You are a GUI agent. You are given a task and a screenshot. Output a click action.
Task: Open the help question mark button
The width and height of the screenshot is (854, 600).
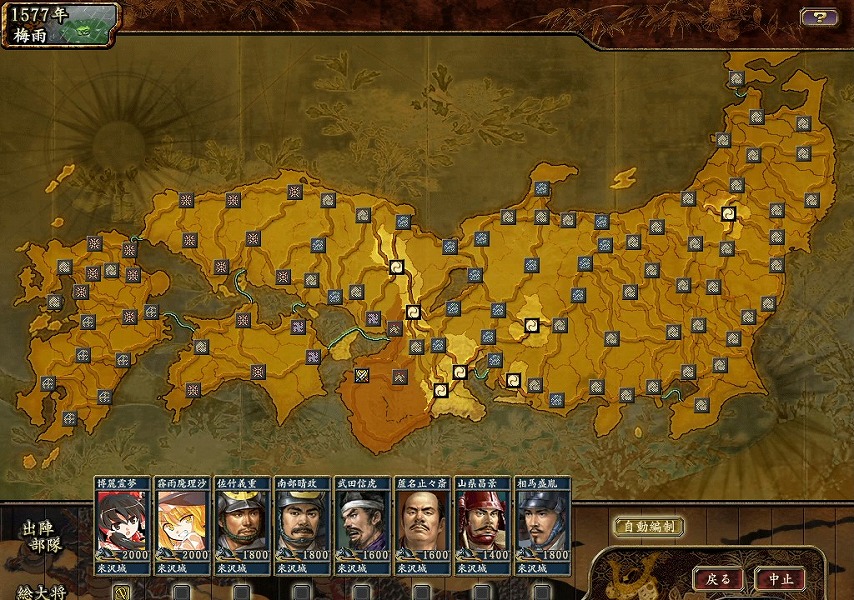(819, 17)
